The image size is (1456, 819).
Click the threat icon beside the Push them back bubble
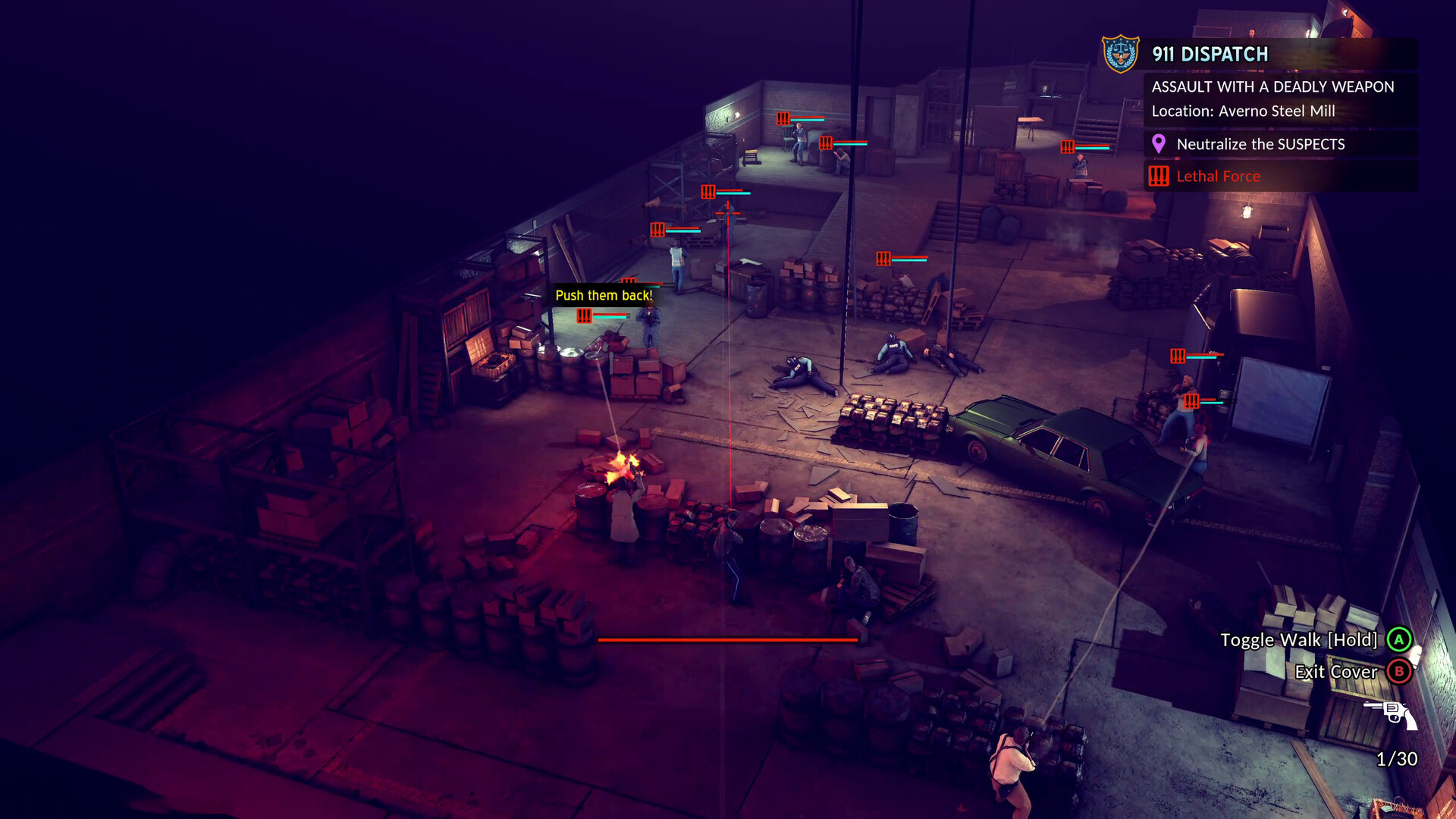pos(584,316)
